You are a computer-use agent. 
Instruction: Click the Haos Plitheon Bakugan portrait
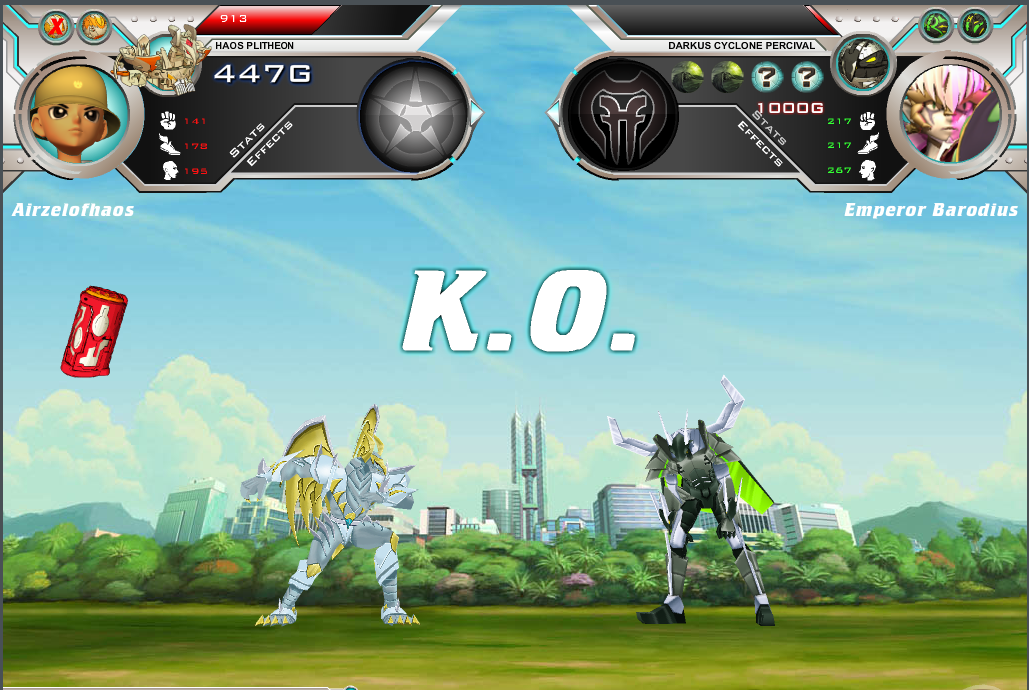pyautogui.click(x=160, y=62)
